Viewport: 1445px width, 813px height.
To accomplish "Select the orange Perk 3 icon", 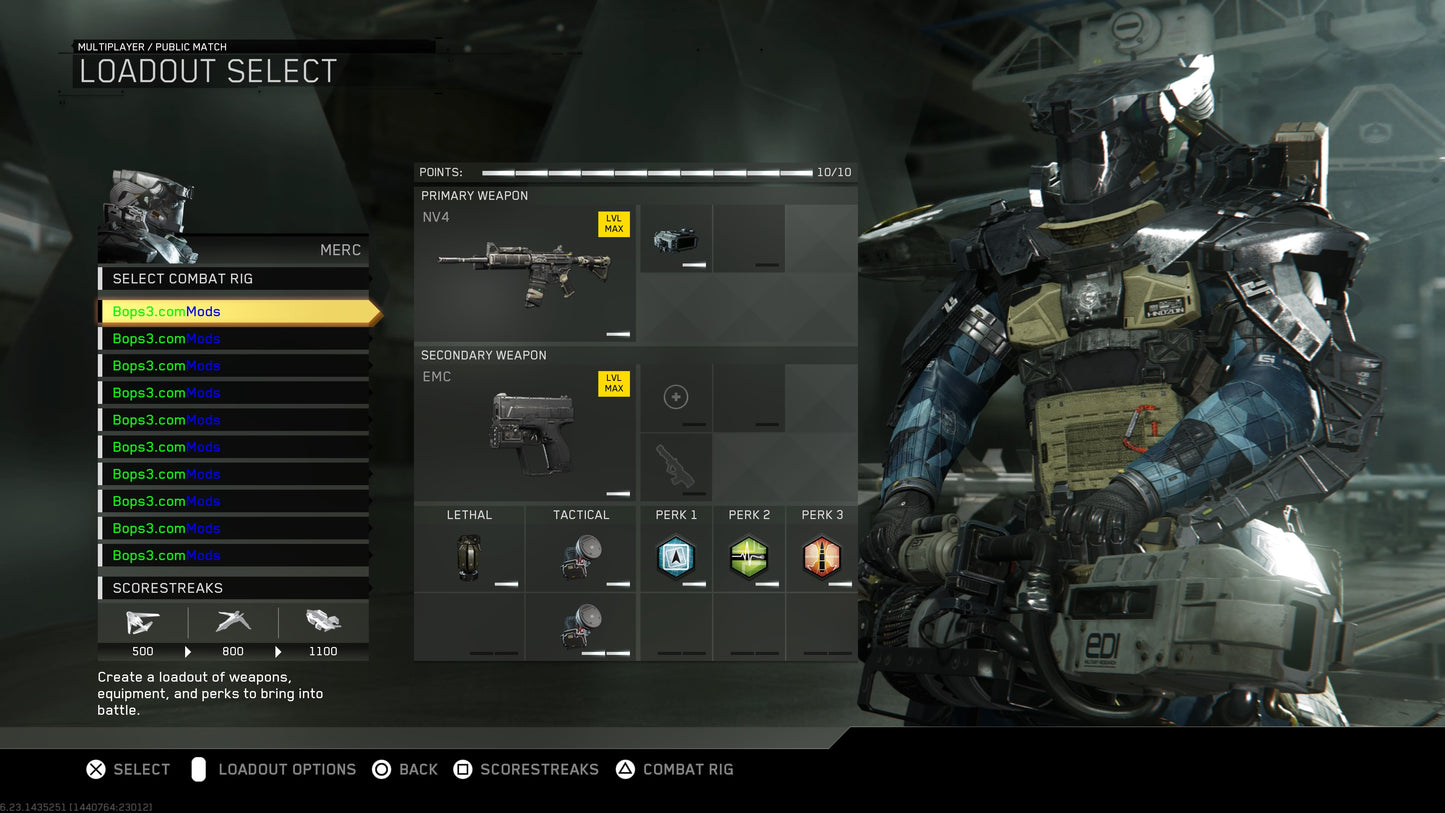I will click(x=822, y=557).
